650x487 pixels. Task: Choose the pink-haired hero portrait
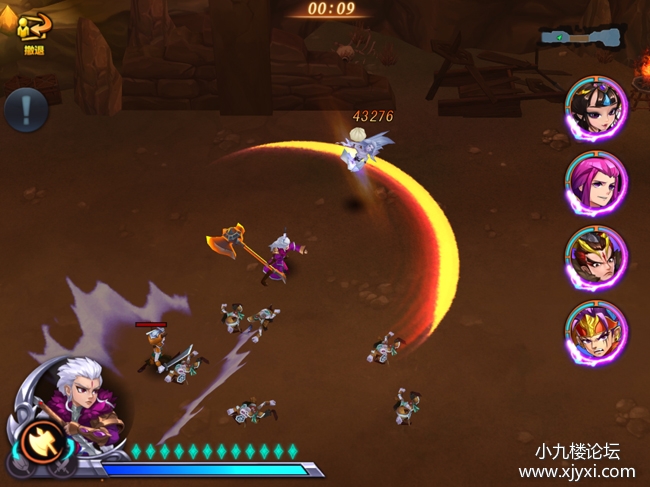coord(597,181)
